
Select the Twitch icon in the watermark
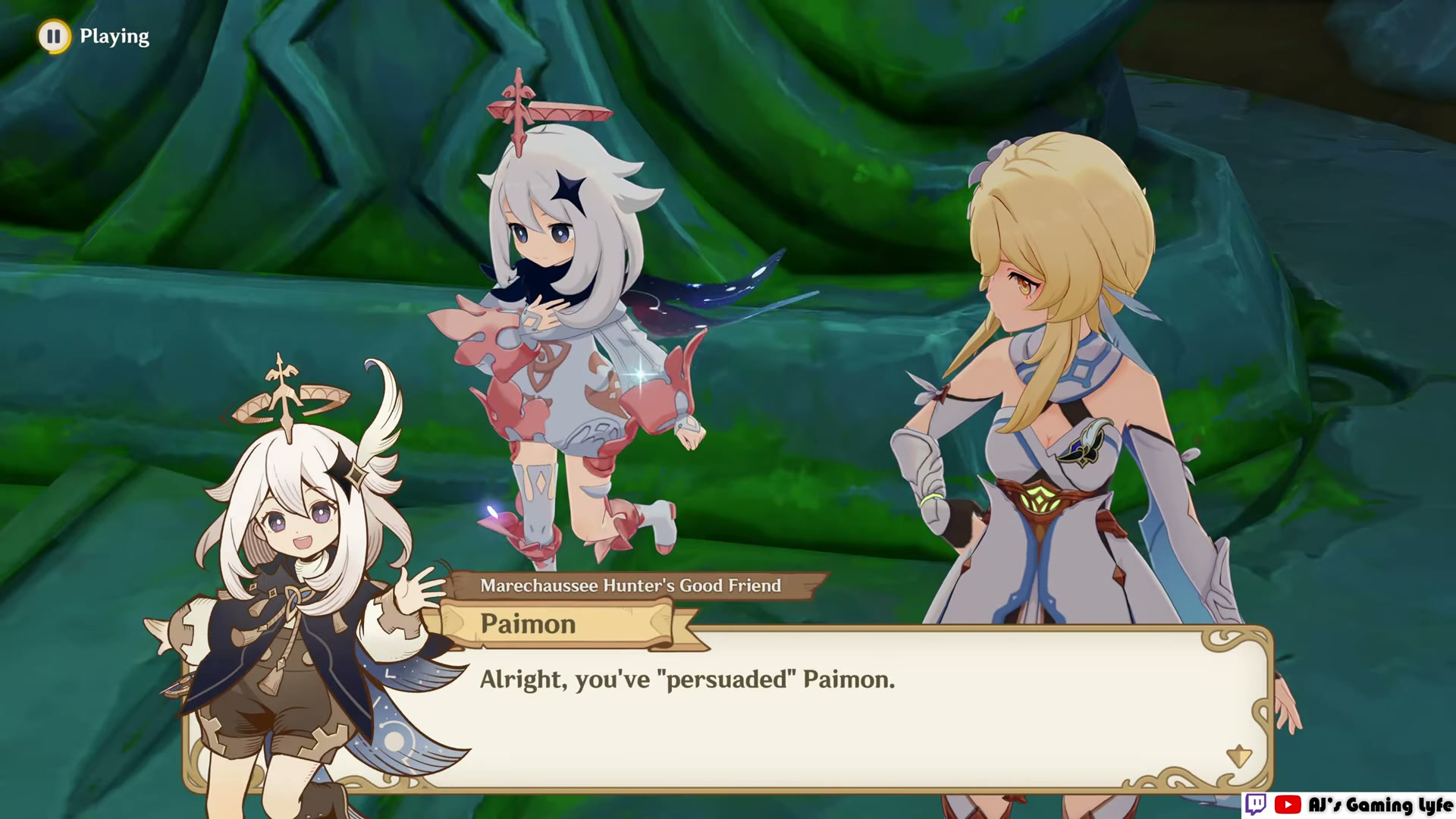[1257, 804]
